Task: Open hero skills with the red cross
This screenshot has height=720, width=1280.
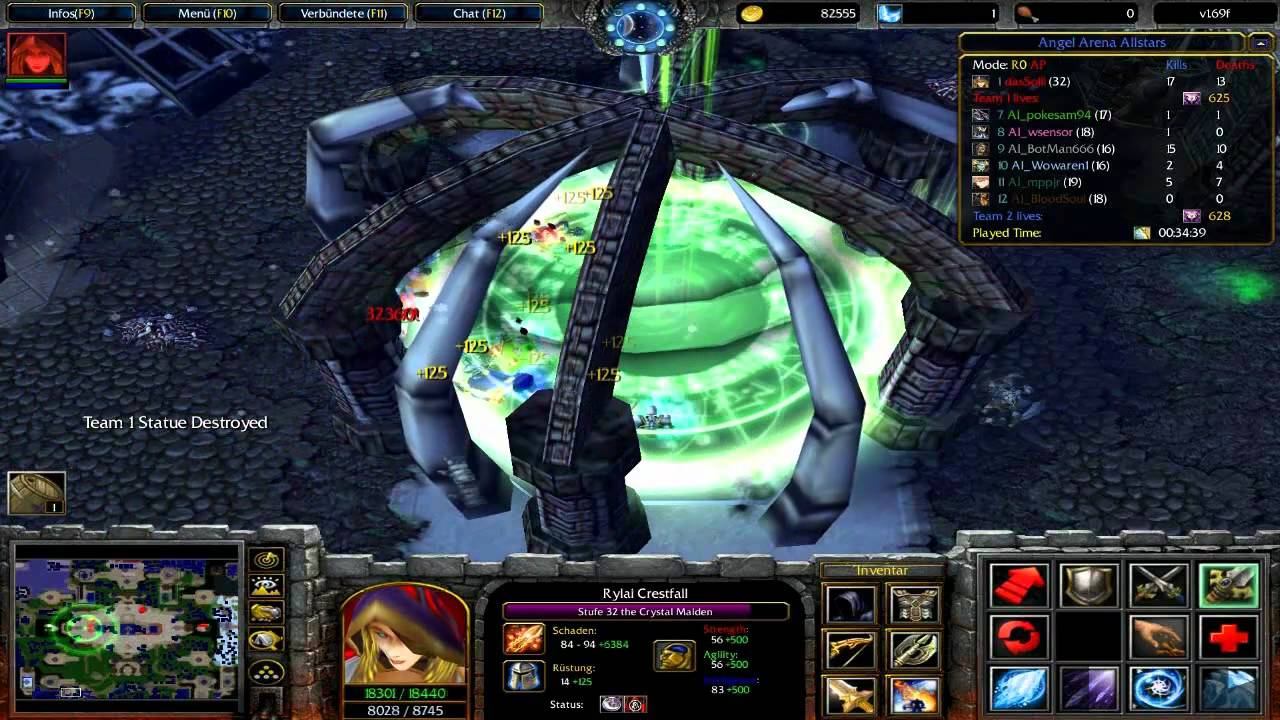Action: tap(1229, 637)
